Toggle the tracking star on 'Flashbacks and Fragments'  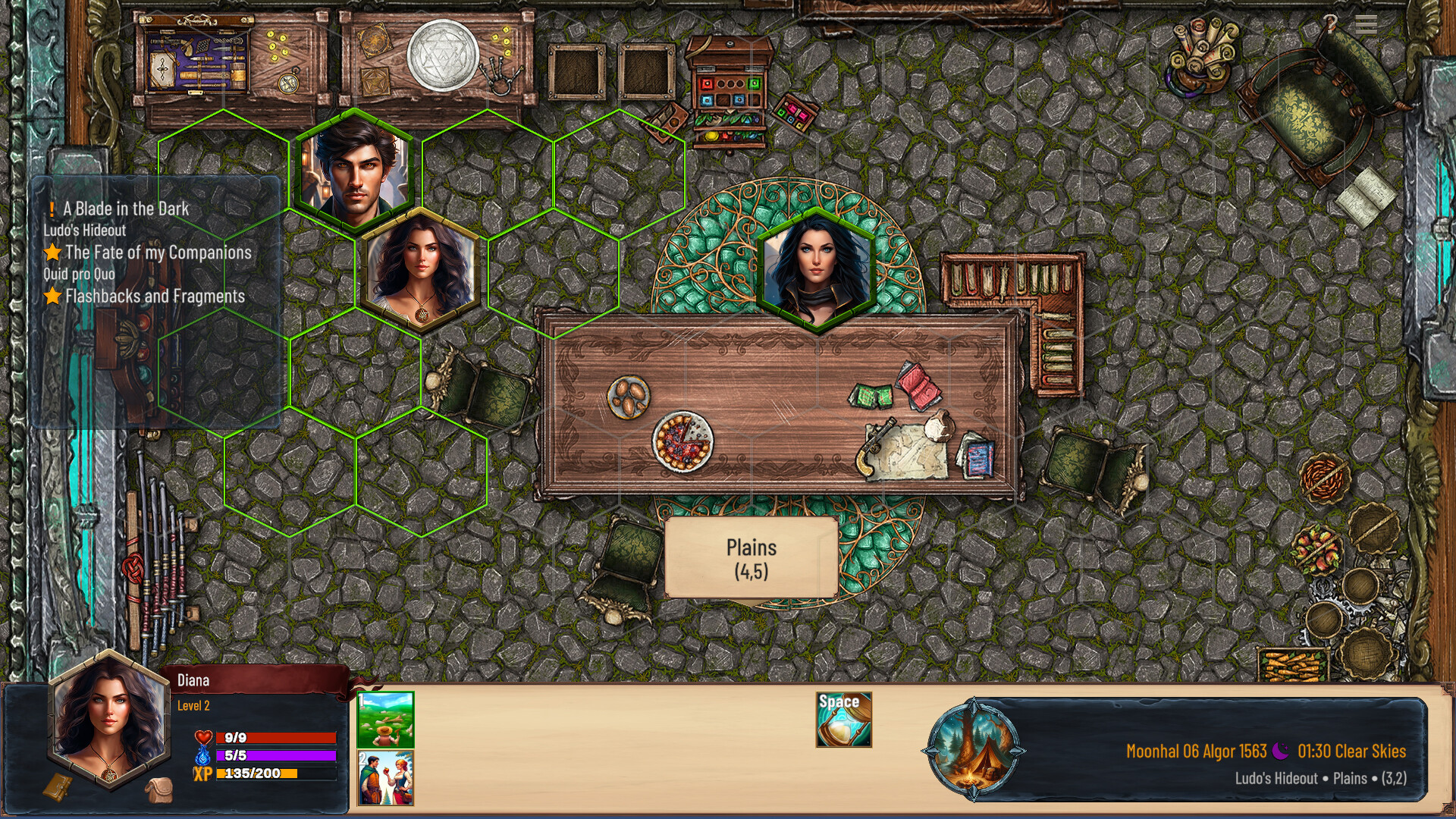click(51, 297)
